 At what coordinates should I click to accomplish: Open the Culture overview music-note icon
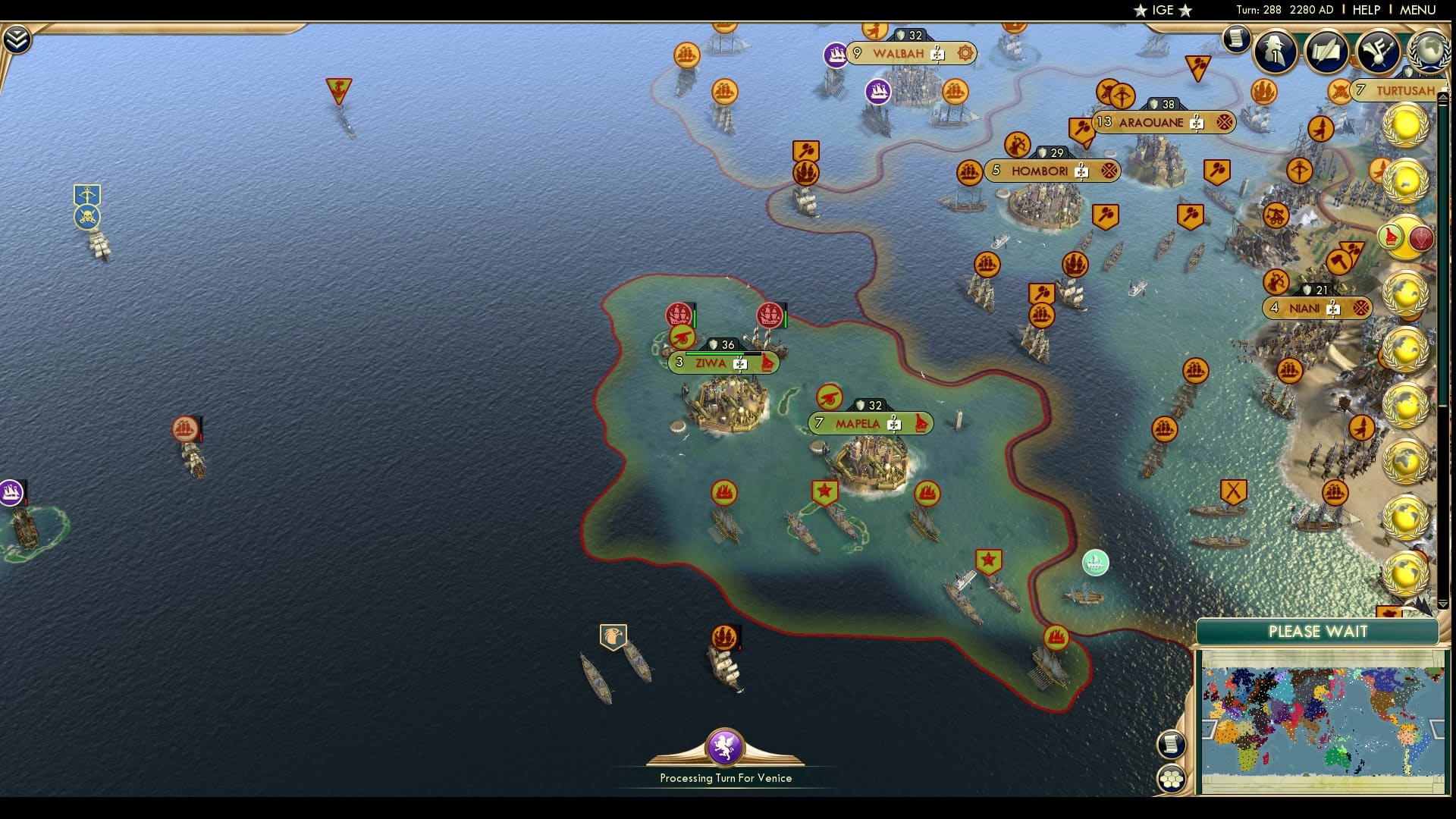pos(1379,52)
